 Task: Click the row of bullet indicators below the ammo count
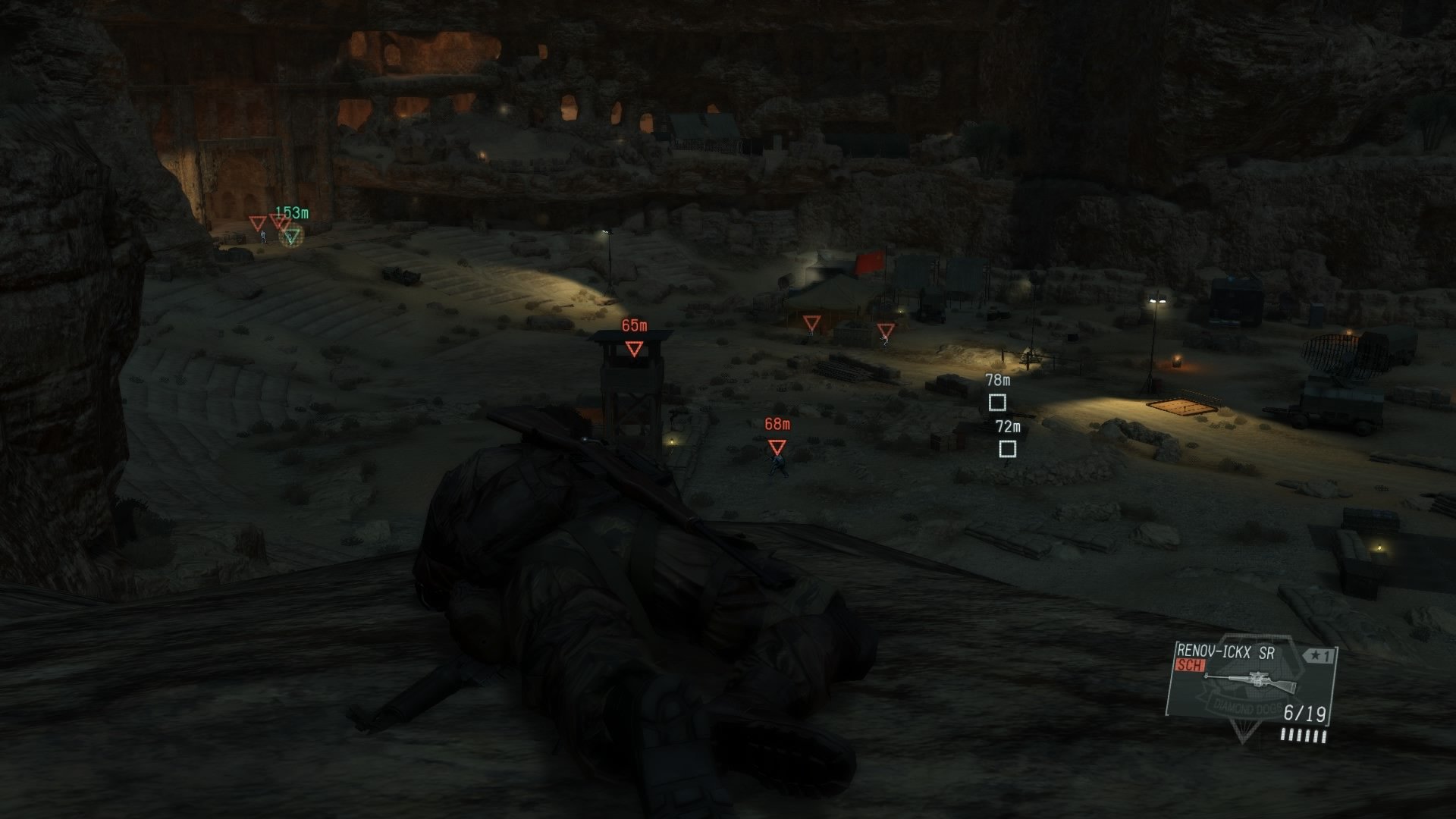point(1304,734)
